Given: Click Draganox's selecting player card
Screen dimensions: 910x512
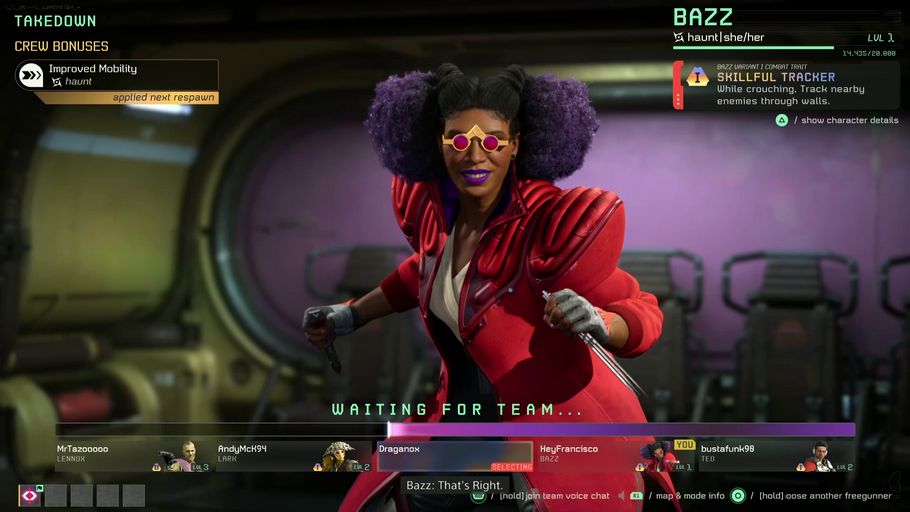Looking at the screenshot, I should 455,456.
